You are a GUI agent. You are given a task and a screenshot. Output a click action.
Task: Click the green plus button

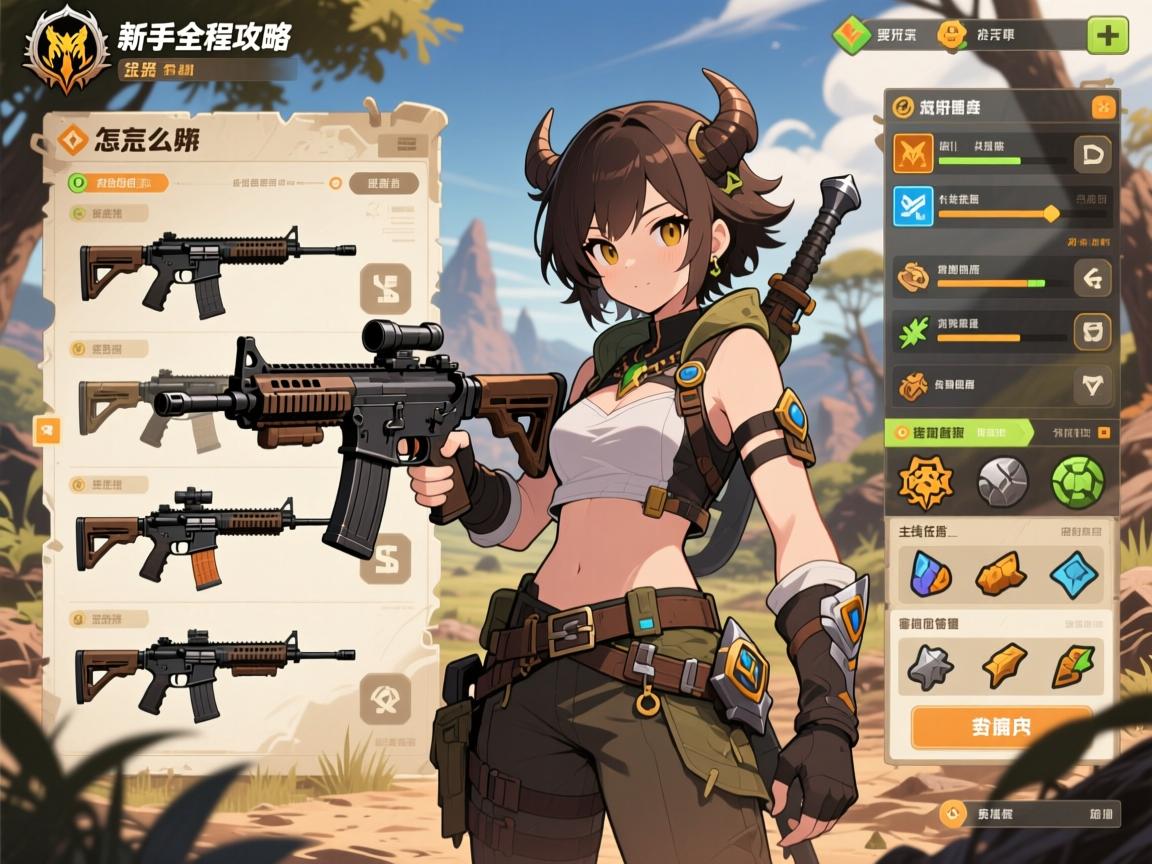coord(1107,36)
